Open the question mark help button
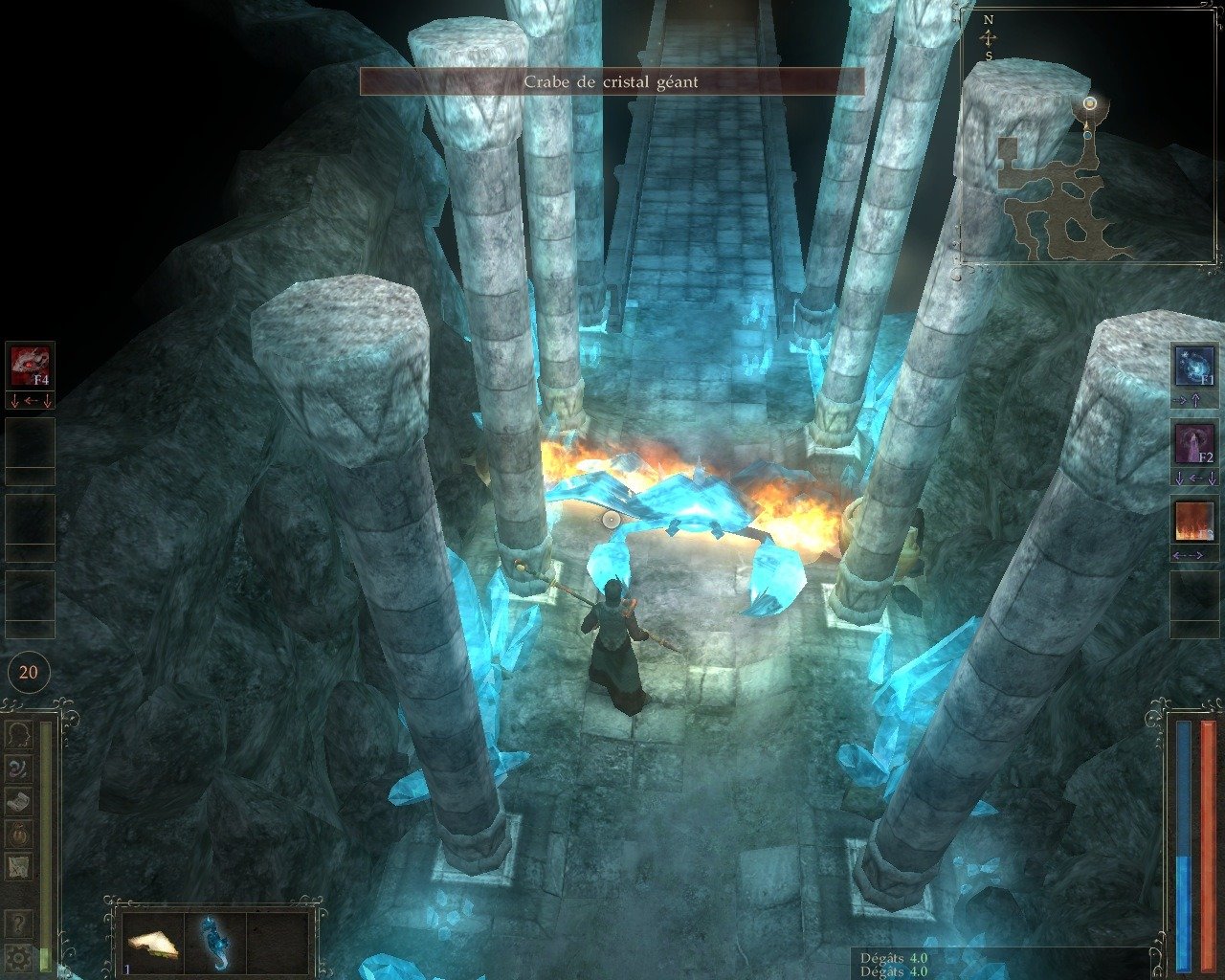 [19, 924]
